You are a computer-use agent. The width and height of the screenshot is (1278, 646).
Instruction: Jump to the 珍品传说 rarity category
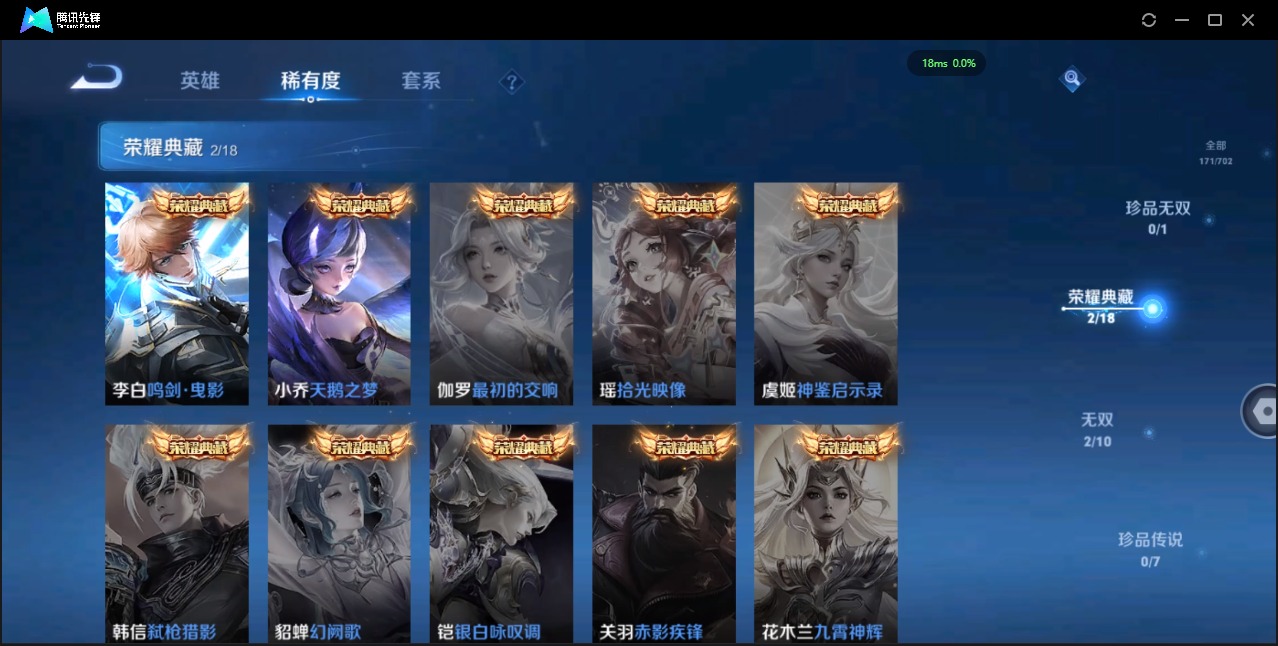click(x=1150, y=548)
